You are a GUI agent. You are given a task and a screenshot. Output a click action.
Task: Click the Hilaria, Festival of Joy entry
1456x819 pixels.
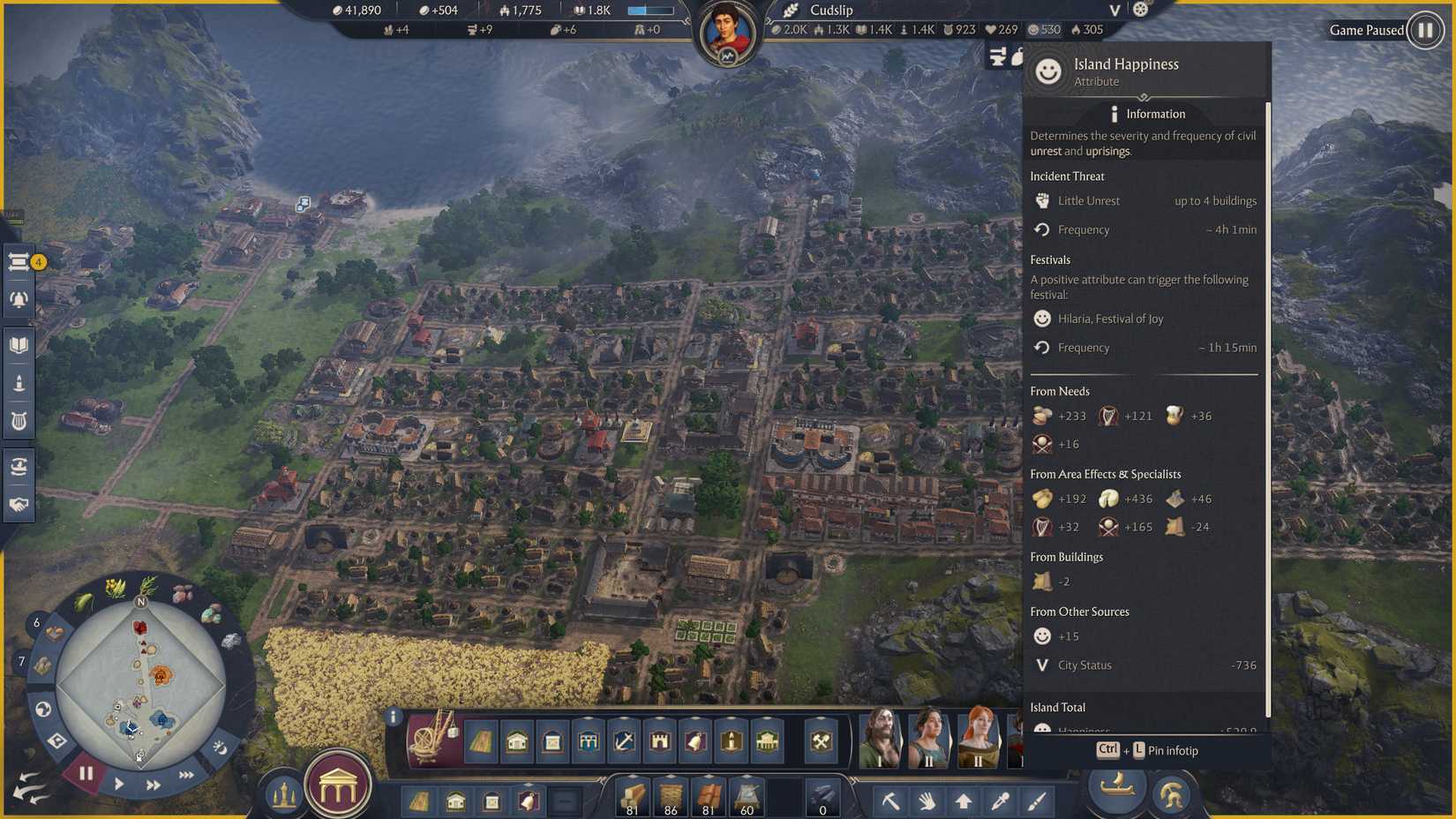click(1109, 319)
